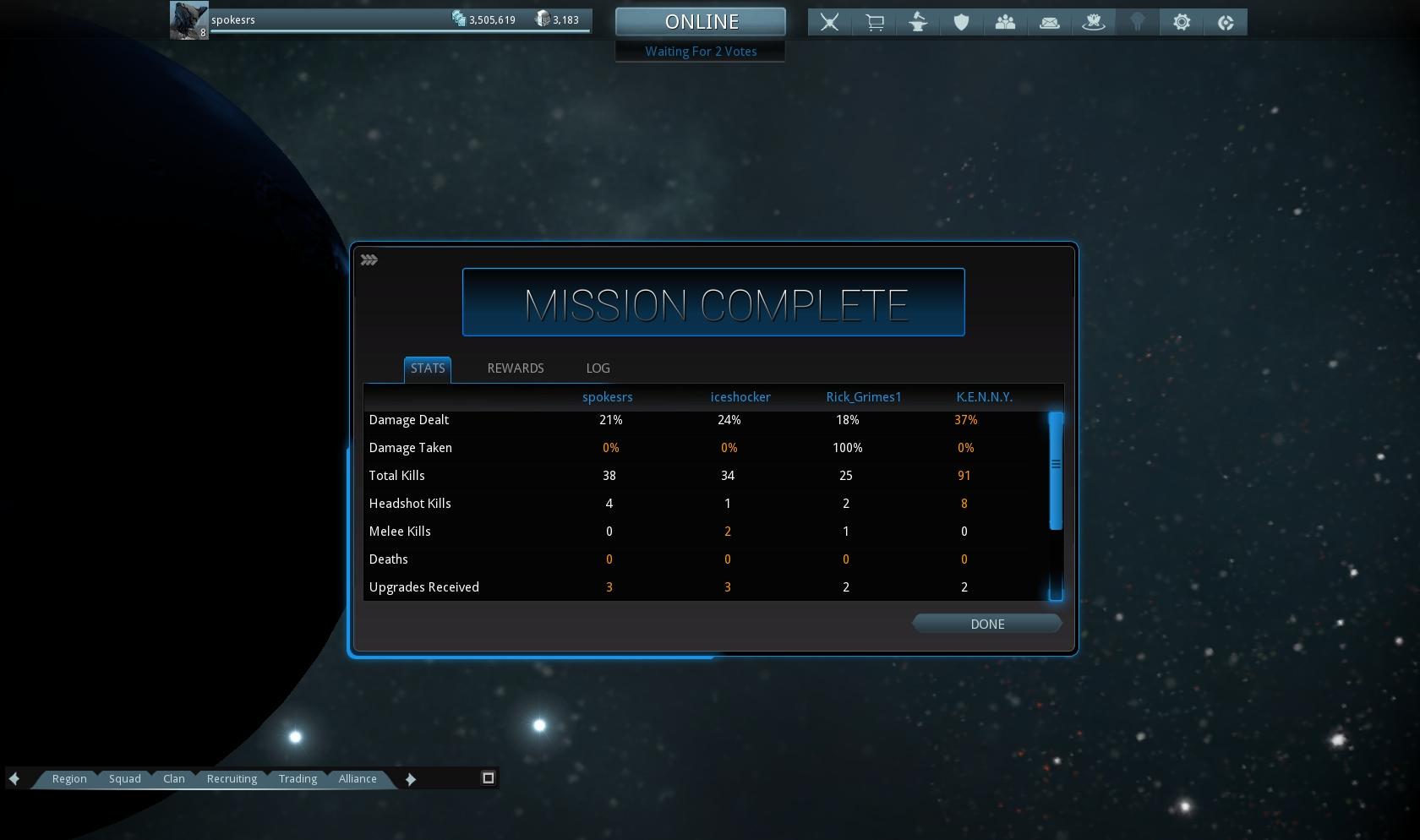This screenshot has width=1420, height=840.
Task: Select the STATS tab
Action: click(428, 368)
